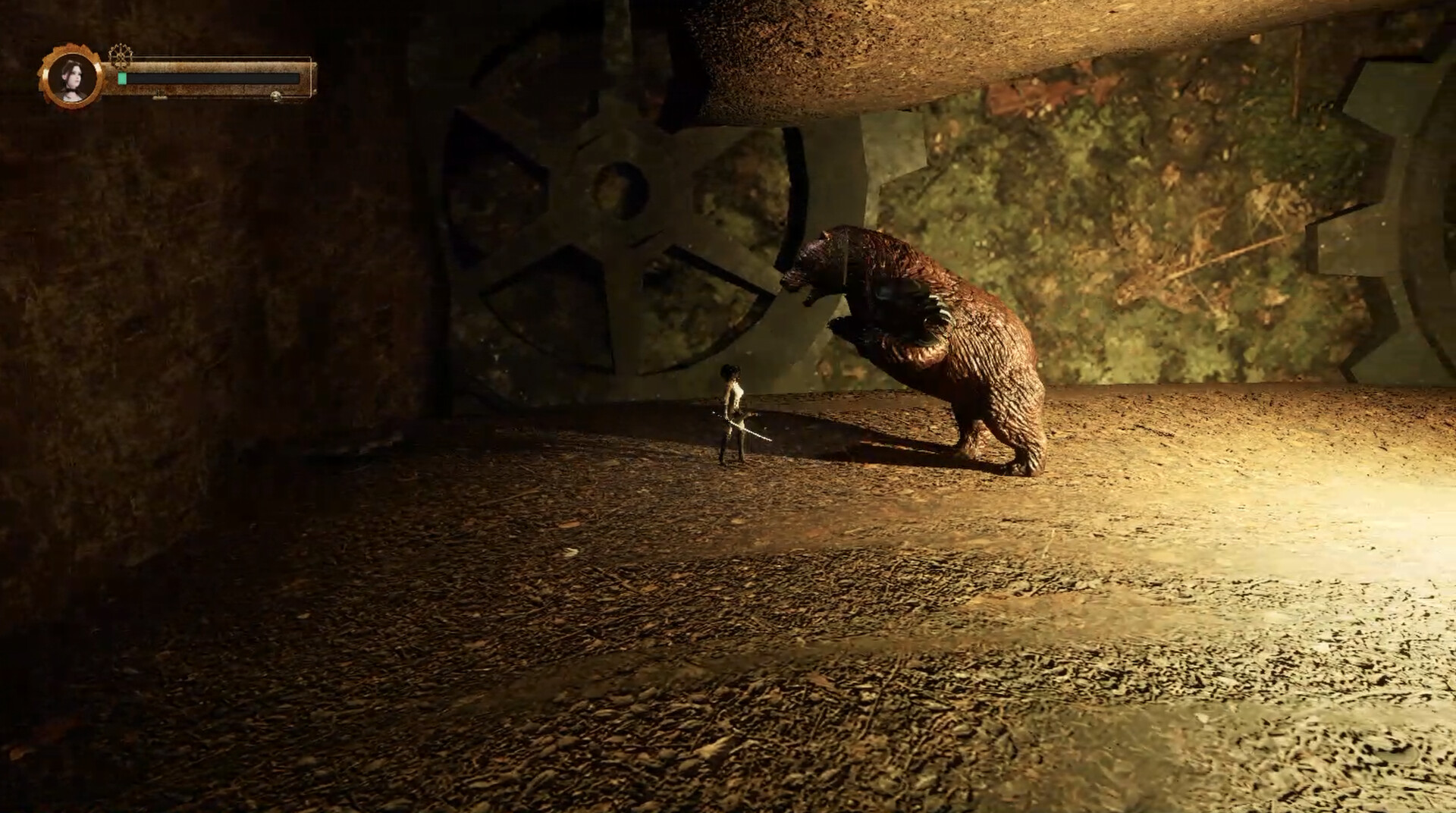Toggle the green health segment indicator
Image resolution: width=1456 pixels, height=813 pixels.
[x=122, y=77]
